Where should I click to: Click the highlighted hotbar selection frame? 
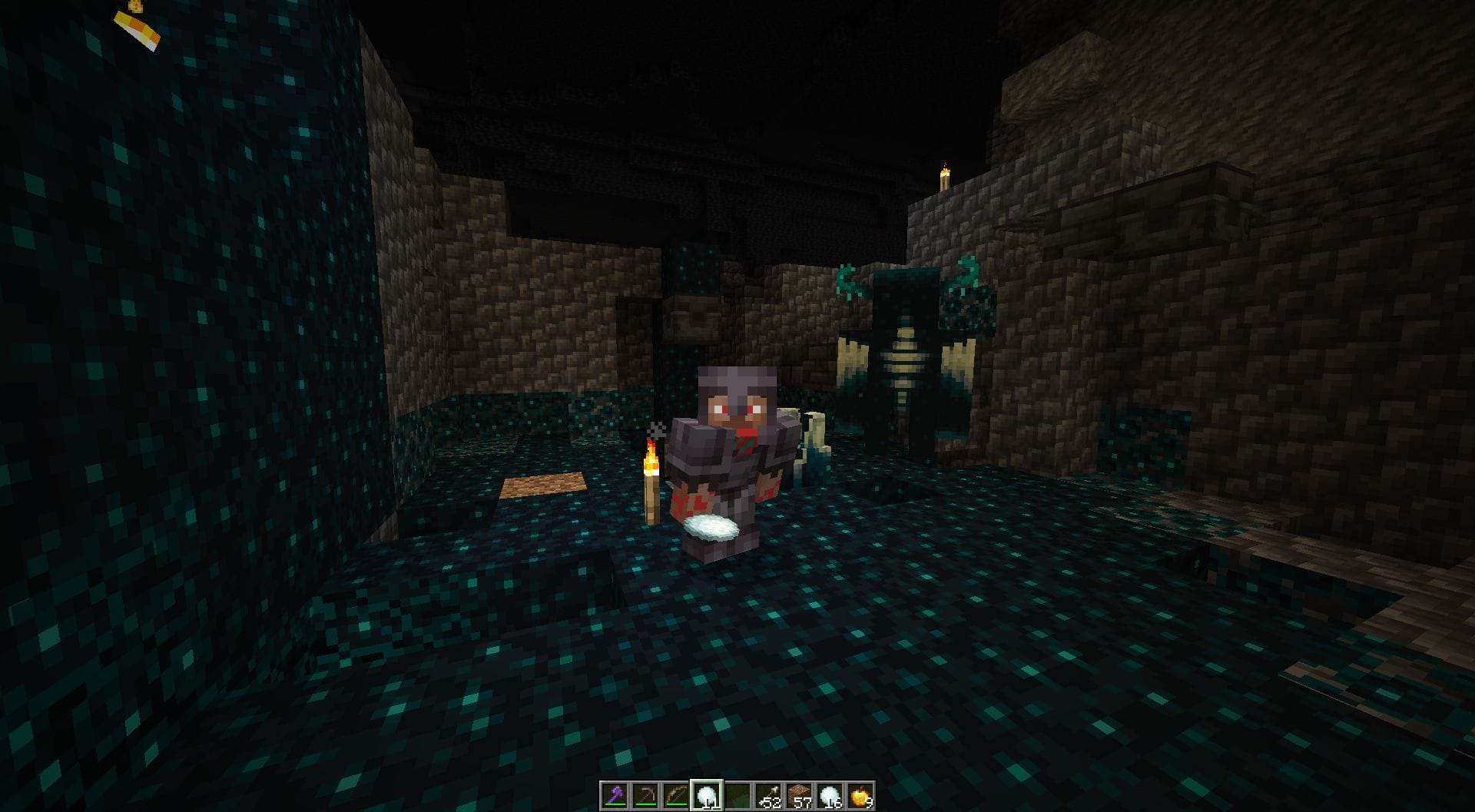coord(708,795)
